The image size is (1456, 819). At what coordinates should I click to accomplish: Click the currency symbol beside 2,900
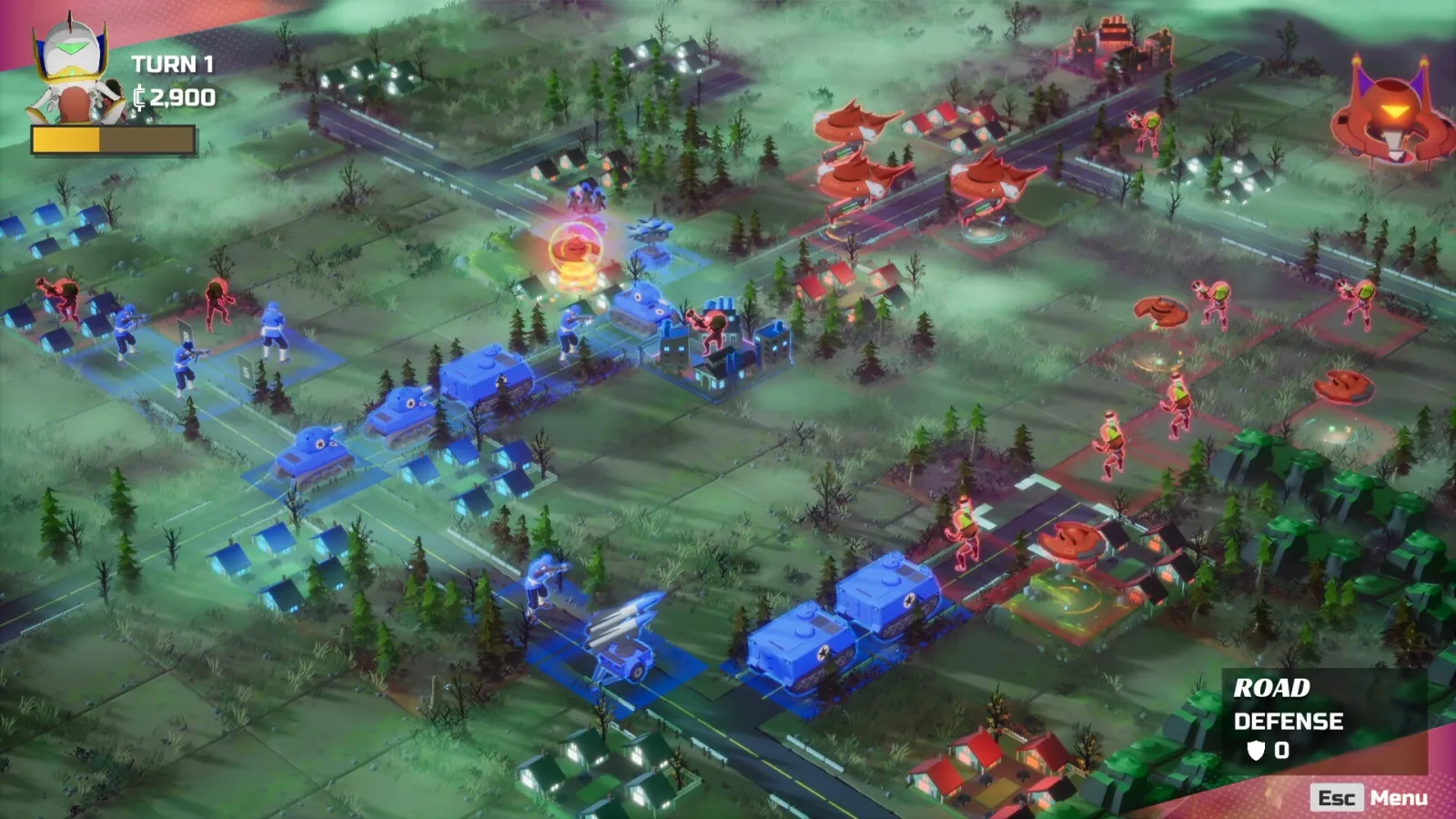(138, 96)
